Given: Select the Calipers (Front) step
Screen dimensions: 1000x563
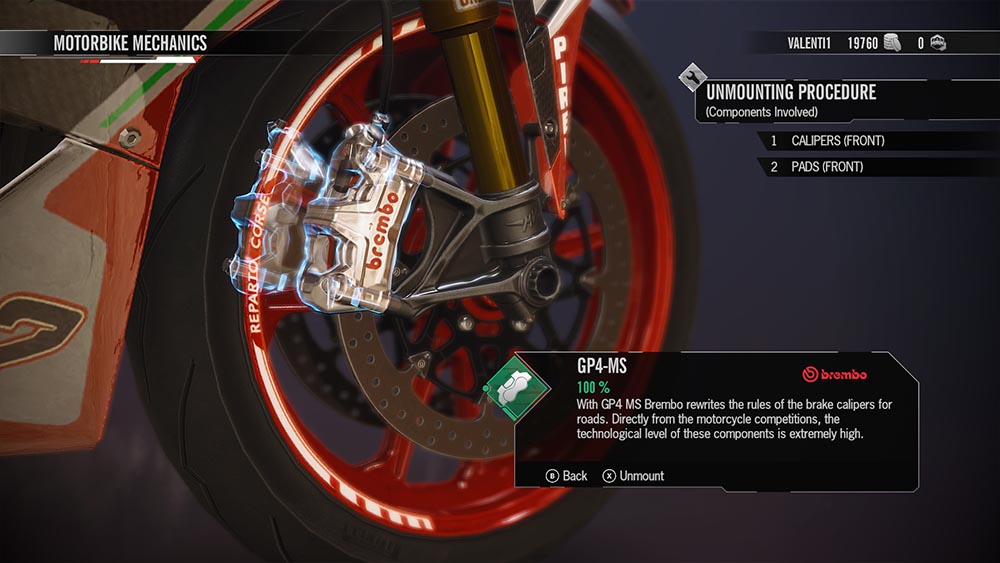Looking at the screenshot, I should tap(838, 141).
